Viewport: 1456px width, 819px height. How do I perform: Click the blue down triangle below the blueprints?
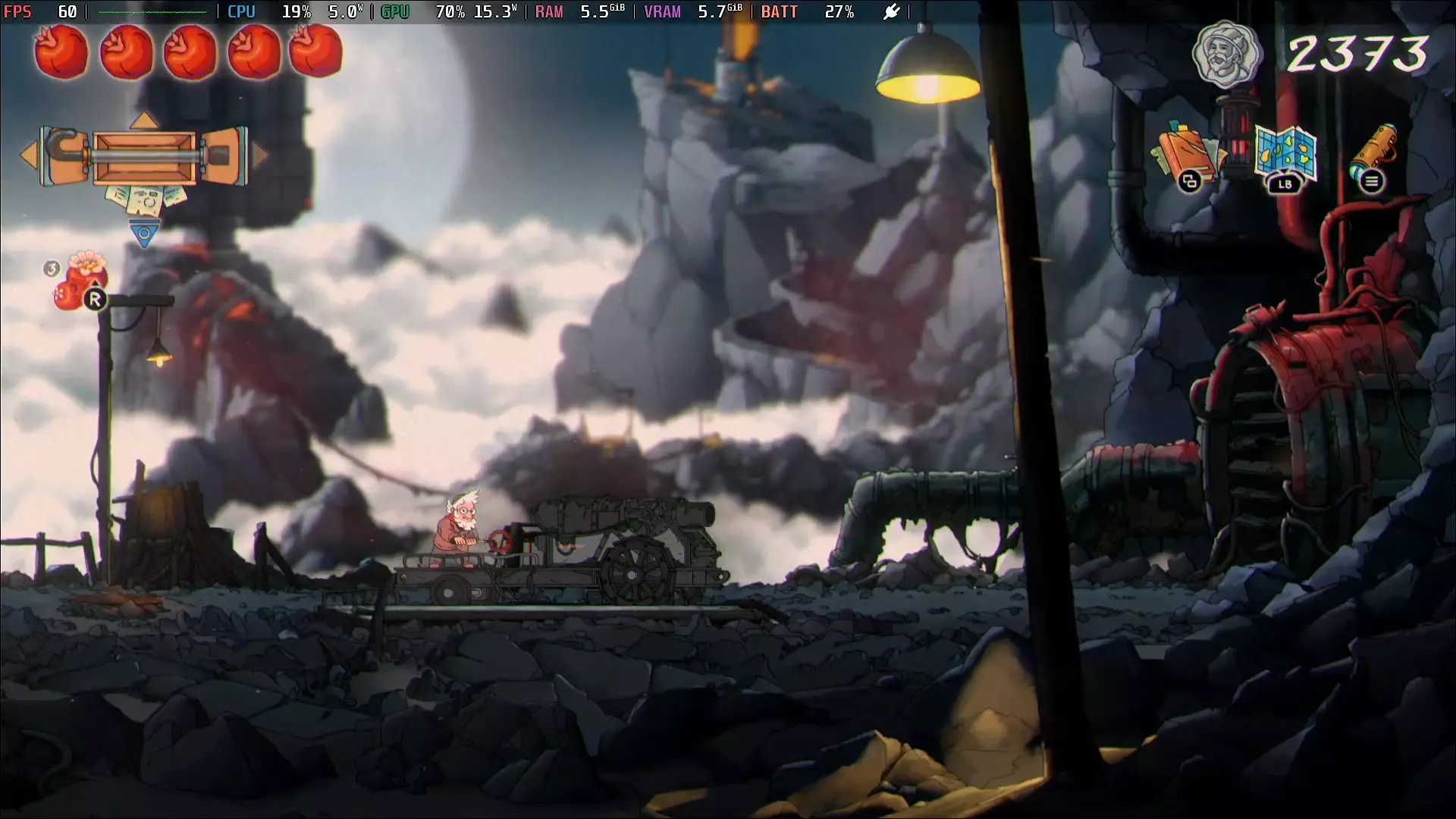point(144,234)
